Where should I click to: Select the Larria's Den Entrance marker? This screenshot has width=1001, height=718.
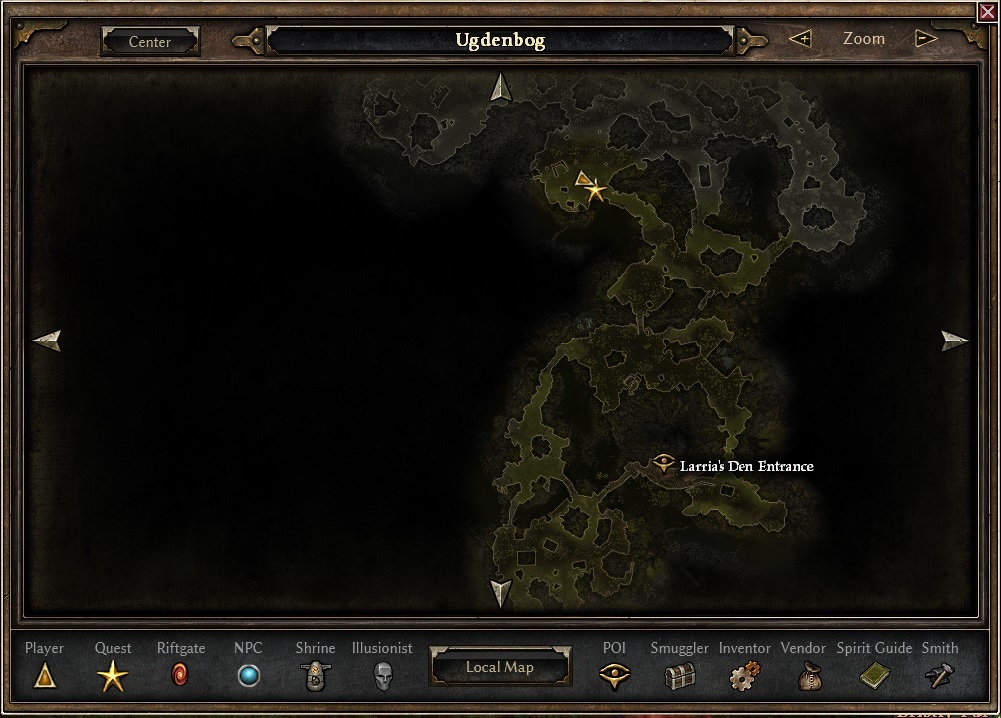tap(664, 464)
